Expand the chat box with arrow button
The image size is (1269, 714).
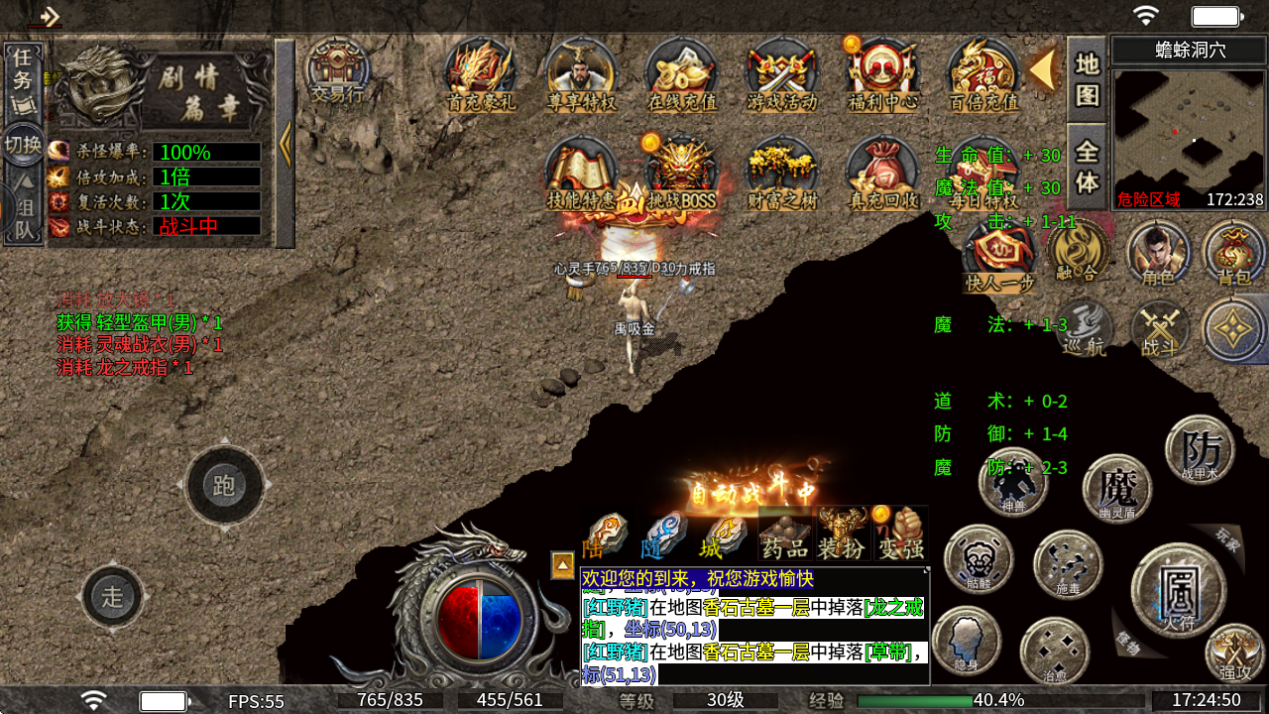(x=563, y=566)
